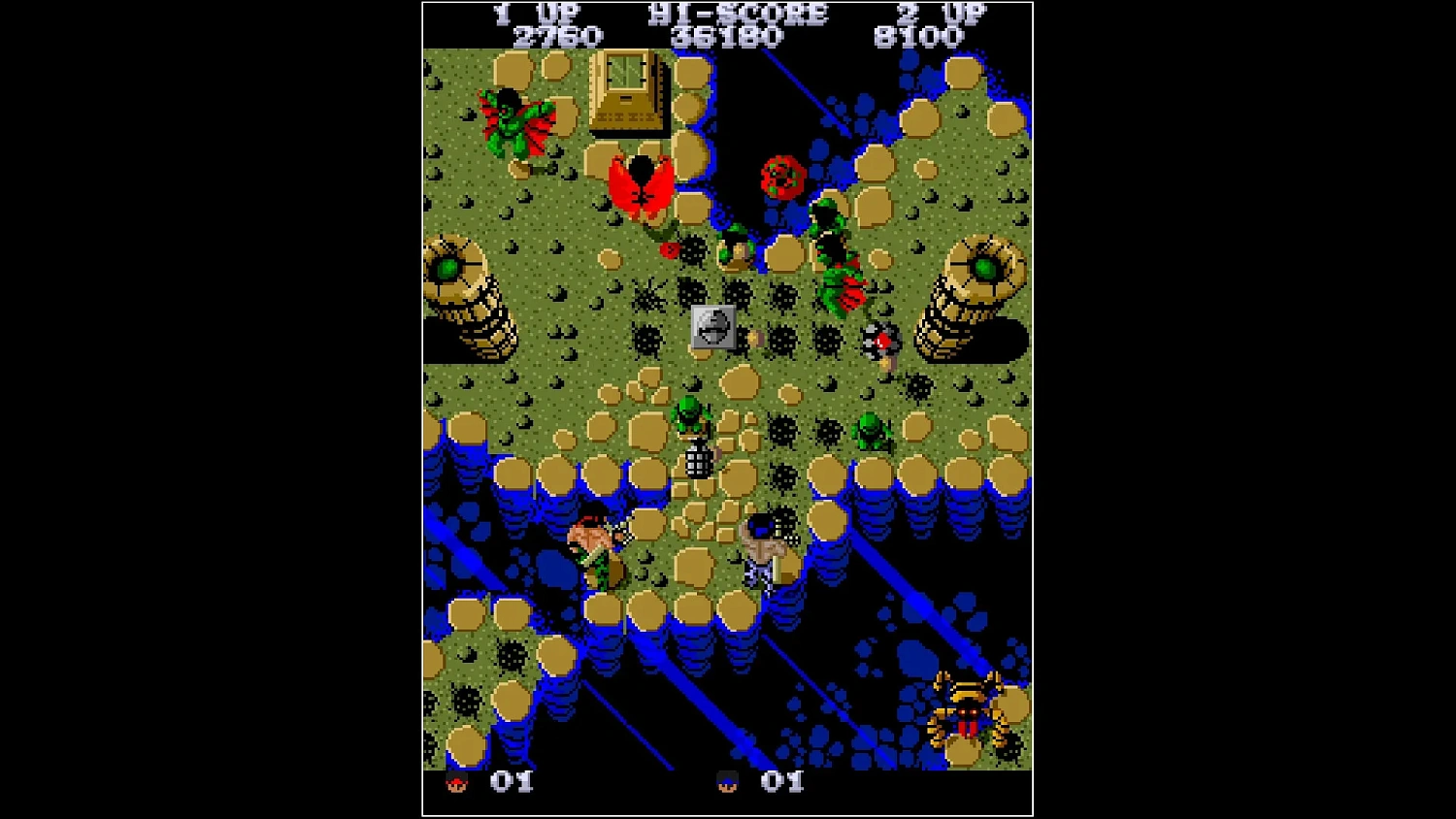Click the grenade pickup item

point(701,458)
